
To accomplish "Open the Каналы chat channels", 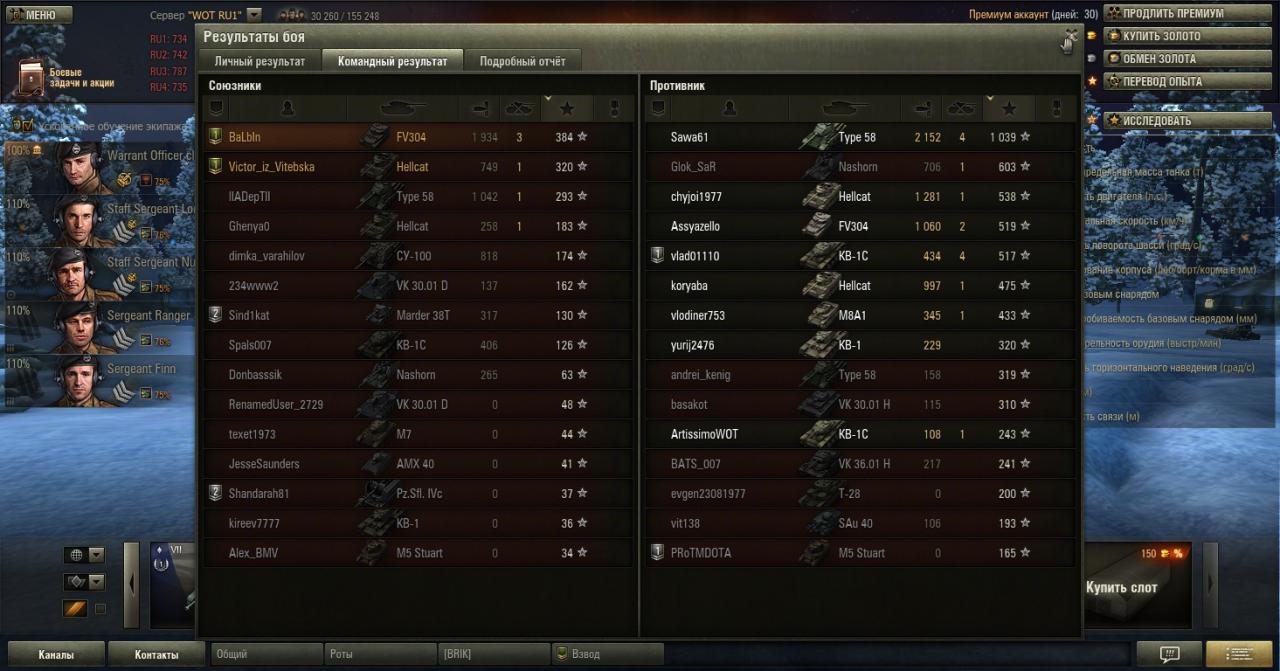I will [56, 655].
